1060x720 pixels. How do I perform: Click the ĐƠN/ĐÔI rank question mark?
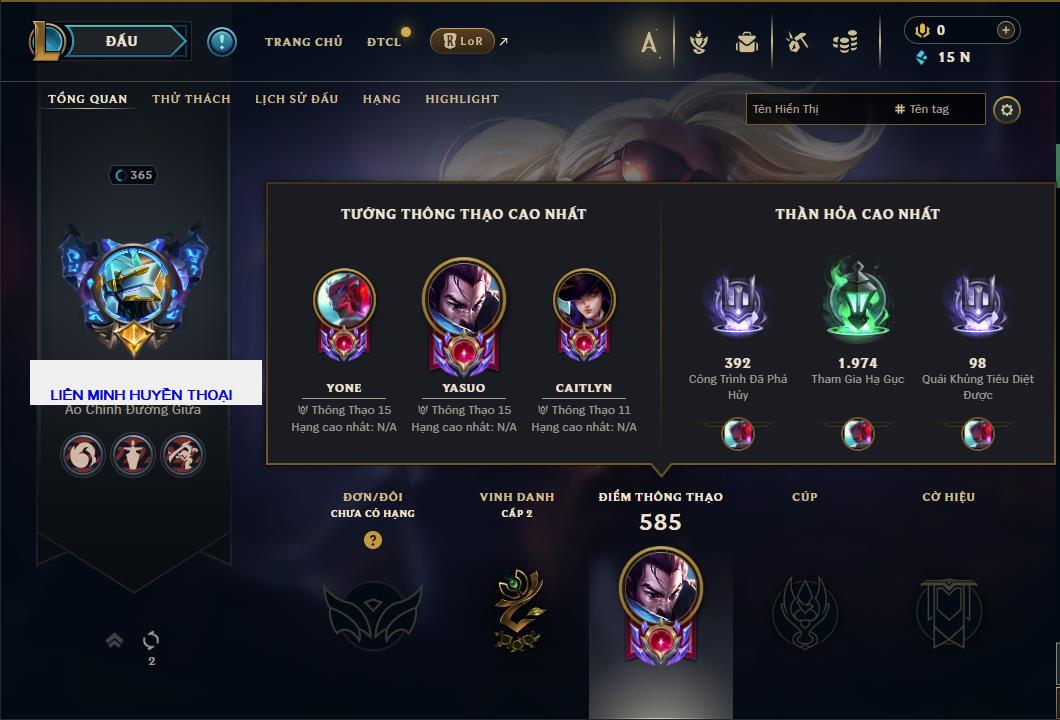[x=373, y=540]
